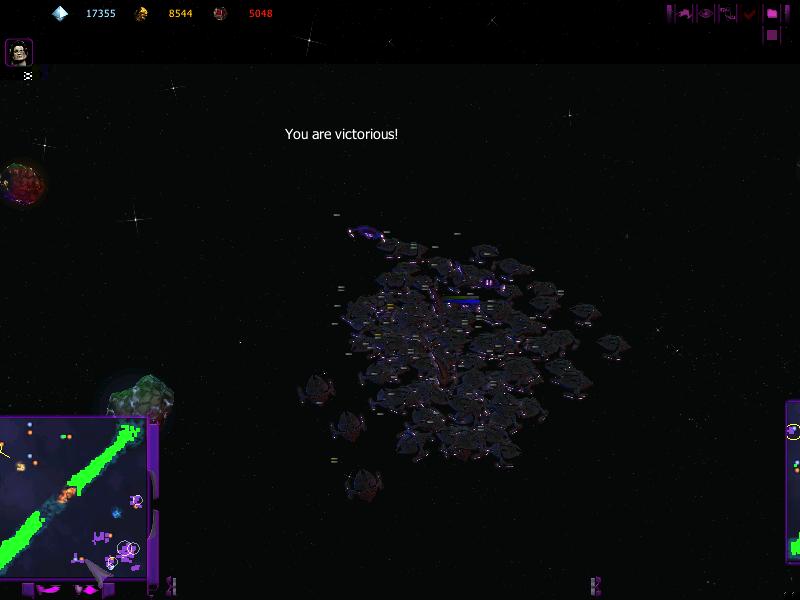Click the minimap panel

(74, 497)
